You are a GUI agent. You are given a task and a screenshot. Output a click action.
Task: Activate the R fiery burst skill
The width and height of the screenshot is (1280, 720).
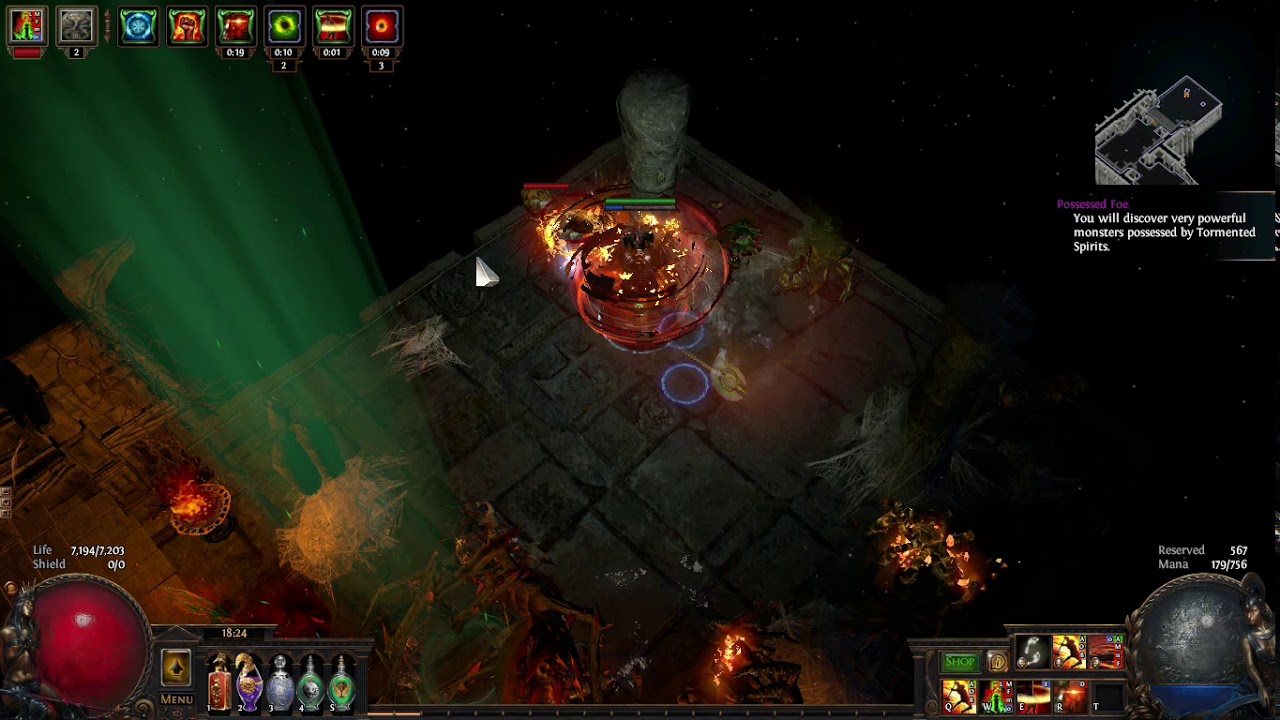[x=1070, y=696]
